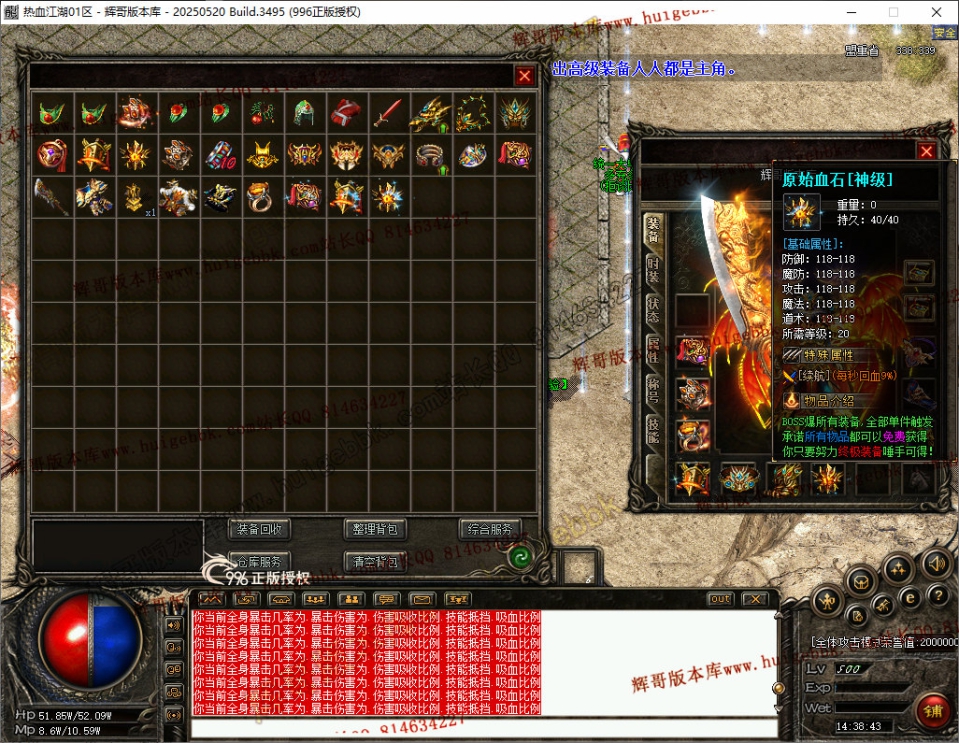This screenshot has width=959, height=743.
Task: View the 技能 skills tab
Action: [x=652, y=430]
